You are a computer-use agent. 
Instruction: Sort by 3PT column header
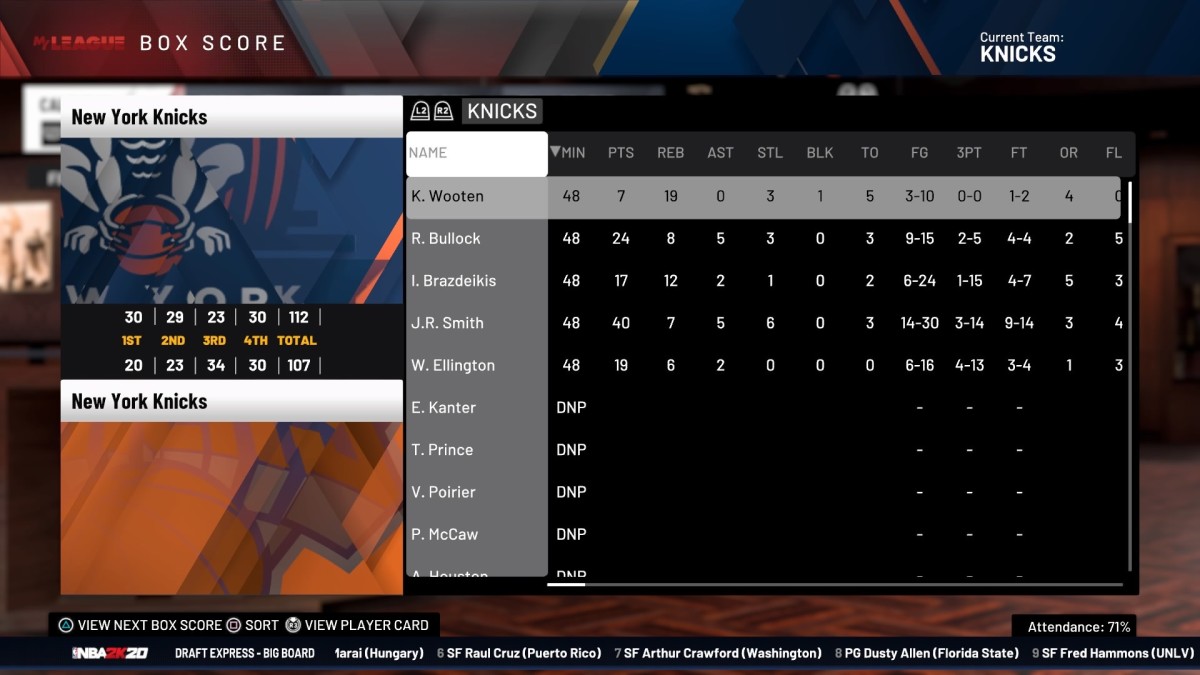pos(969,153)
